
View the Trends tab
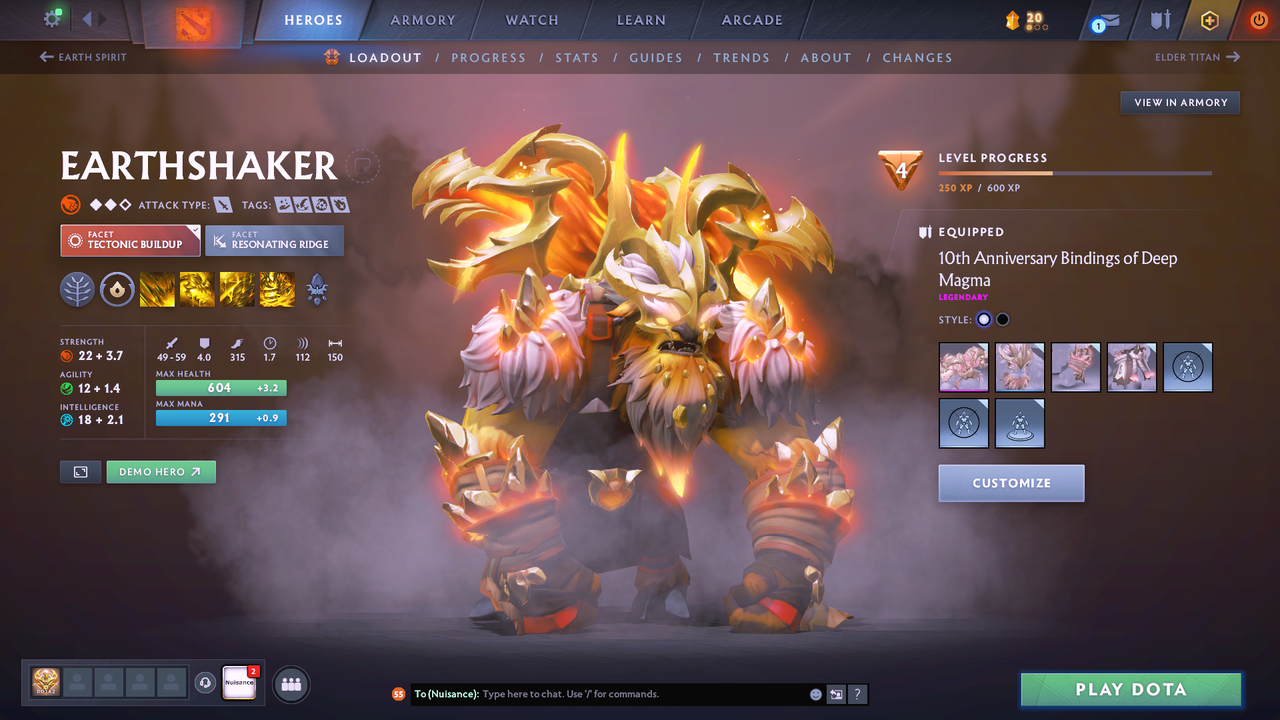coord(741,58)
